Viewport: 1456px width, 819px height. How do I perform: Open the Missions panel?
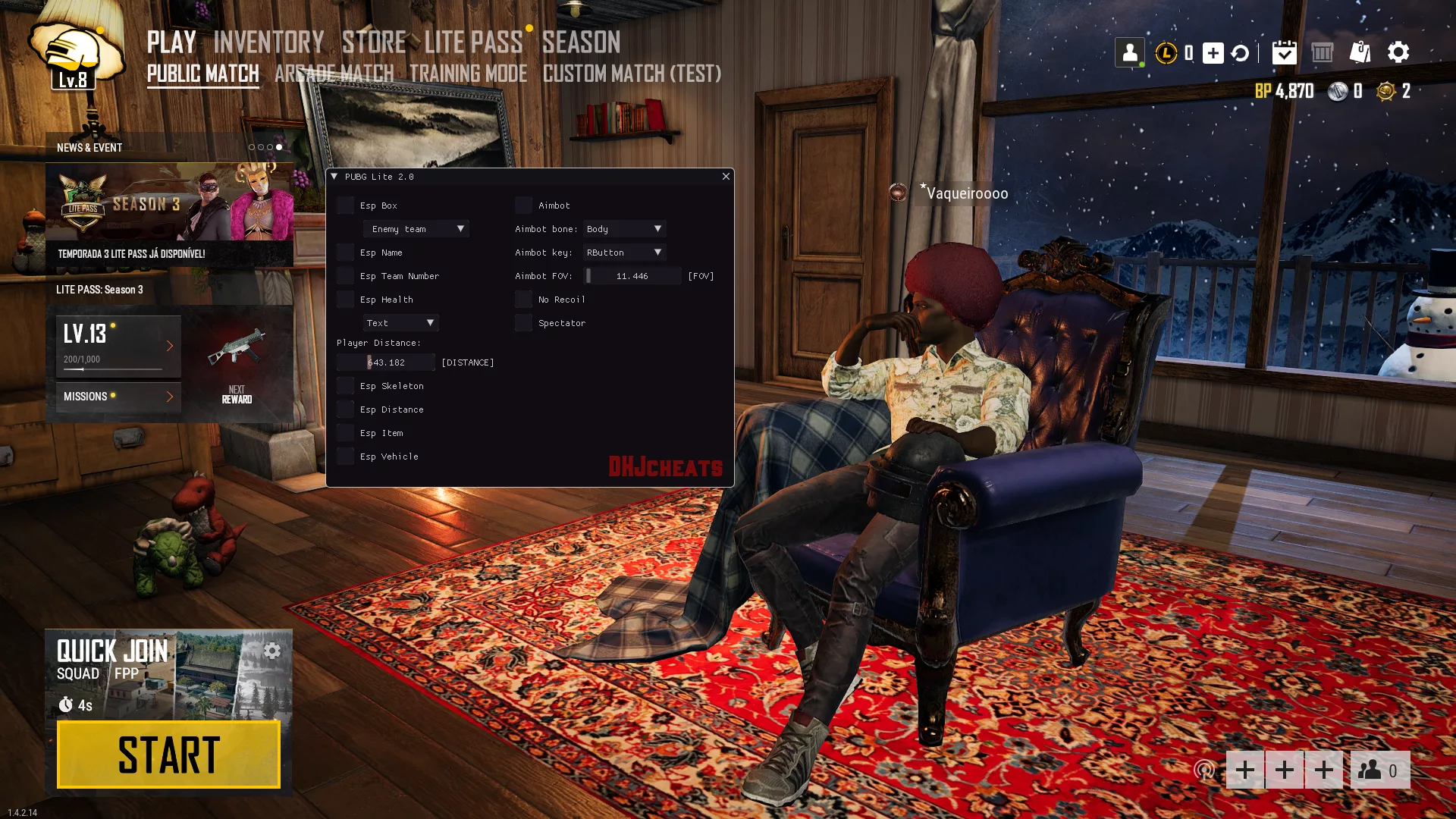pyautogui.click(x=118, y=397)
